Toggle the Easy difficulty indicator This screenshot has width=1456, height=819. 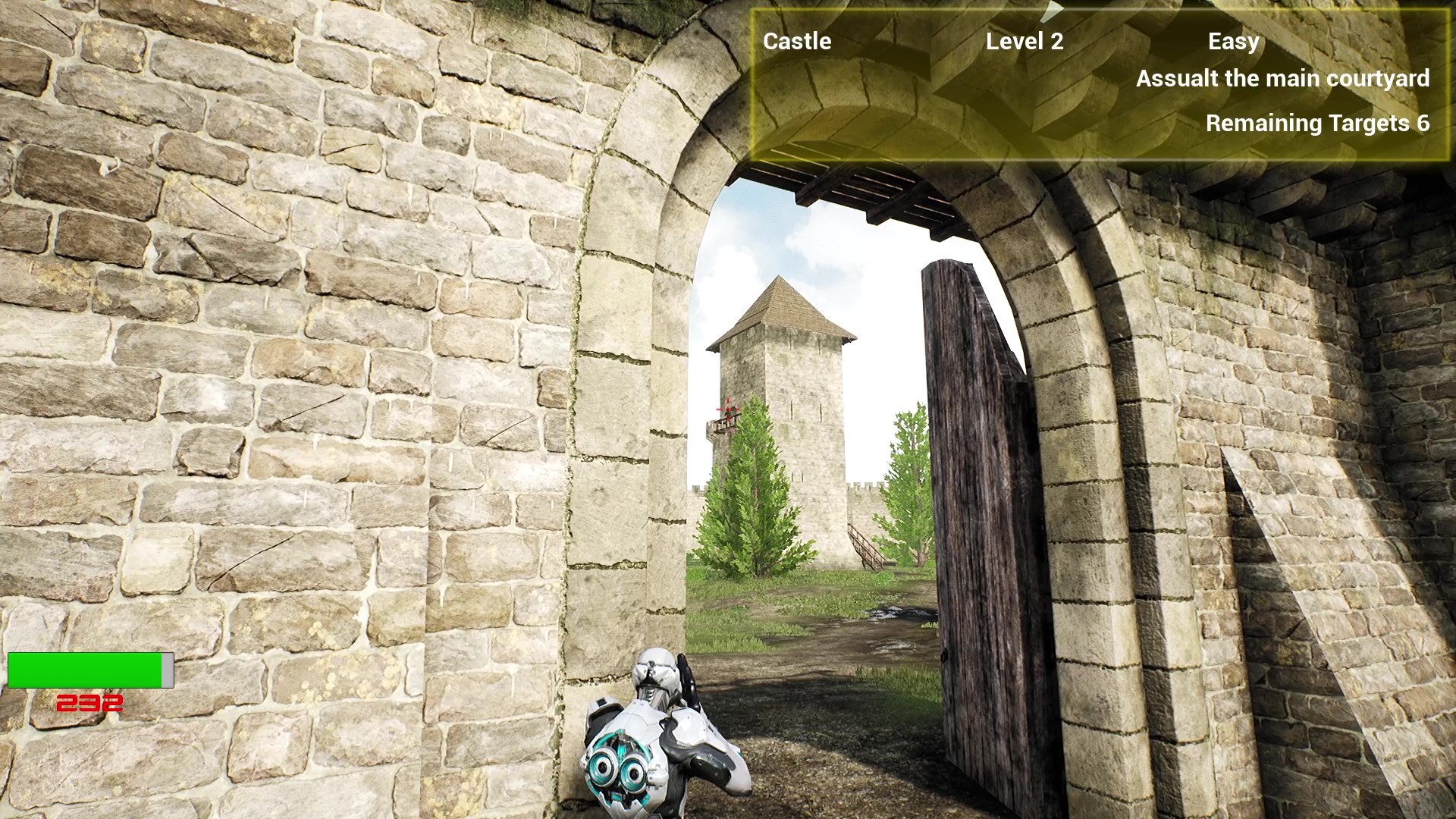click(1235, 42)
